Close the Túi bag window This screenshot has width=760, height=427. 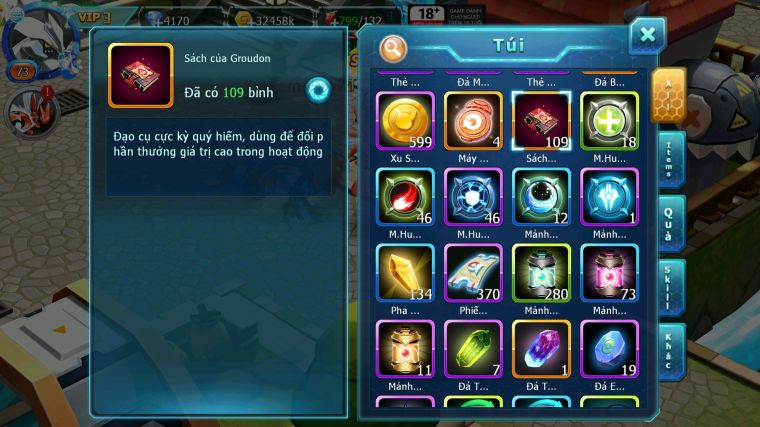click(x=647, y=35)
